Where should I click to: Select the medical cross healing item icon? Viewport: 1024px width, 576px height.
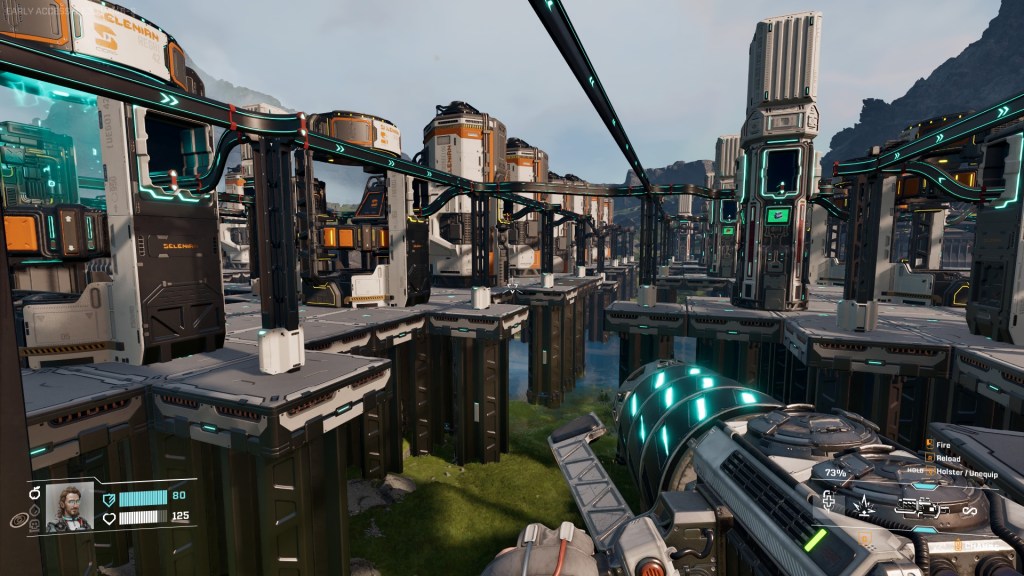point(828,499)
